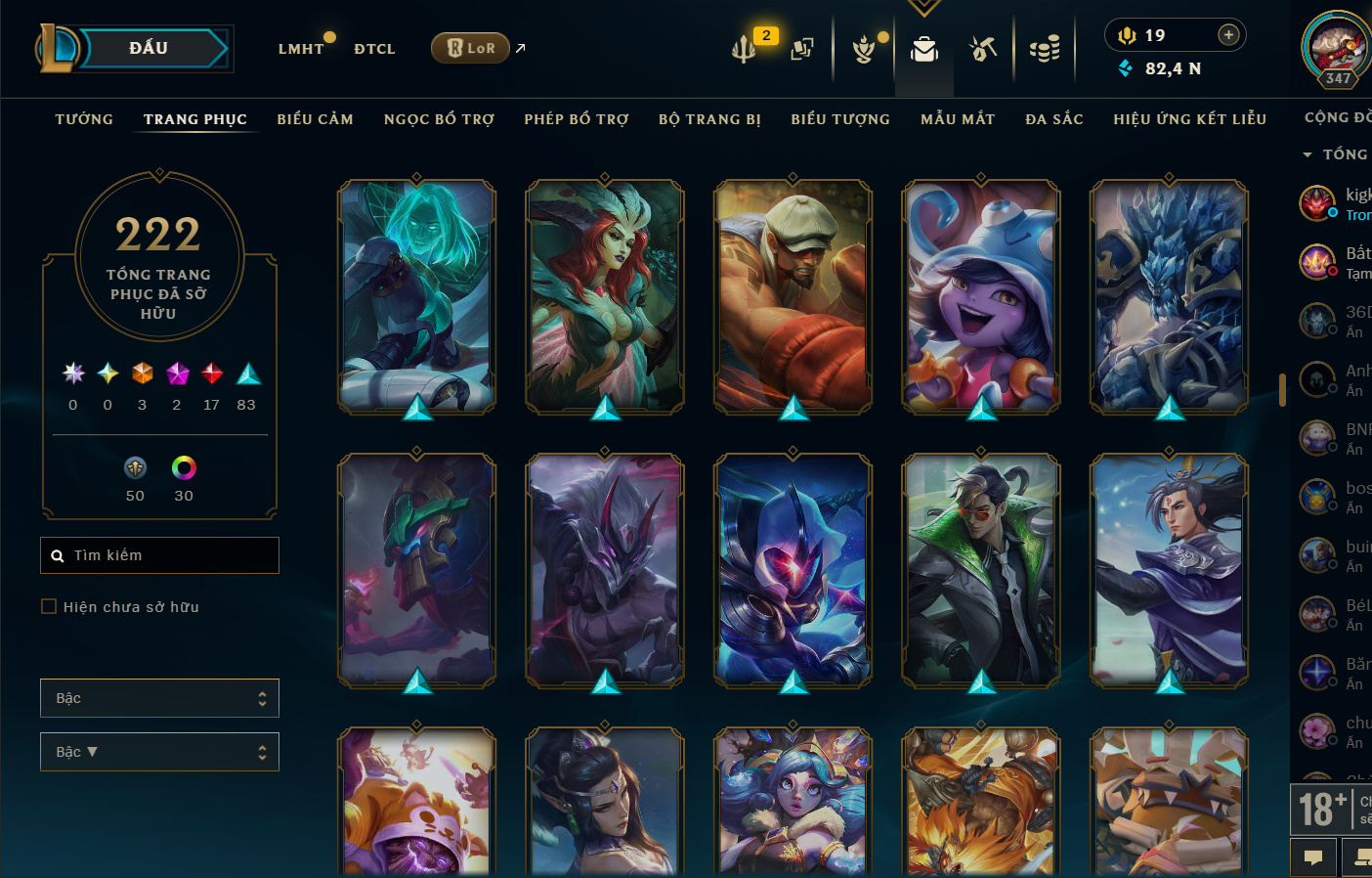The width and height of the screenshot is (1372, 878).
Task: Show the BIỂU TƯỢNG tab
Action: click(840, 119)
